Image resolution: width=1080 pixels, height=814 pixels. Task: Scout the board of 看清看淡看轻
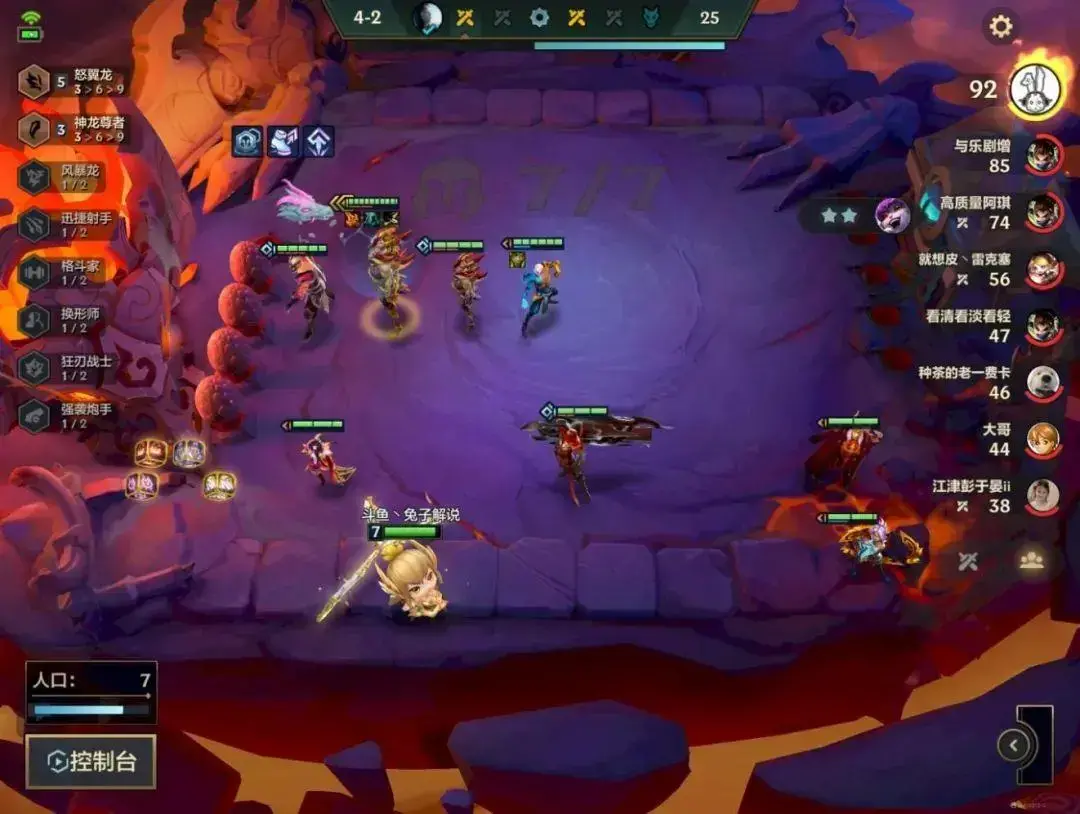1043,325
